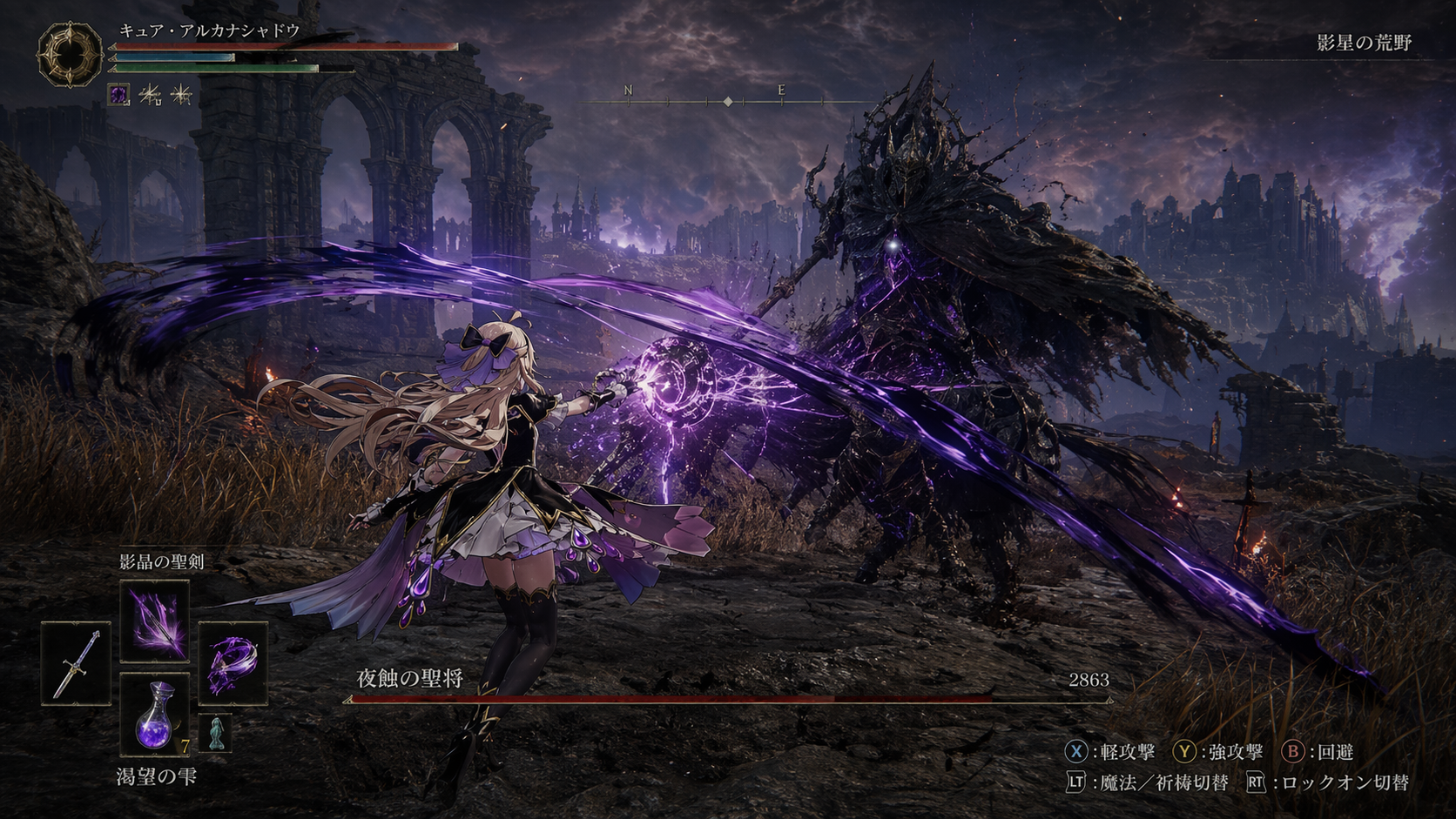
Task: Use the 渇望の雫 purple flask slot
Action: pos(154,714)
